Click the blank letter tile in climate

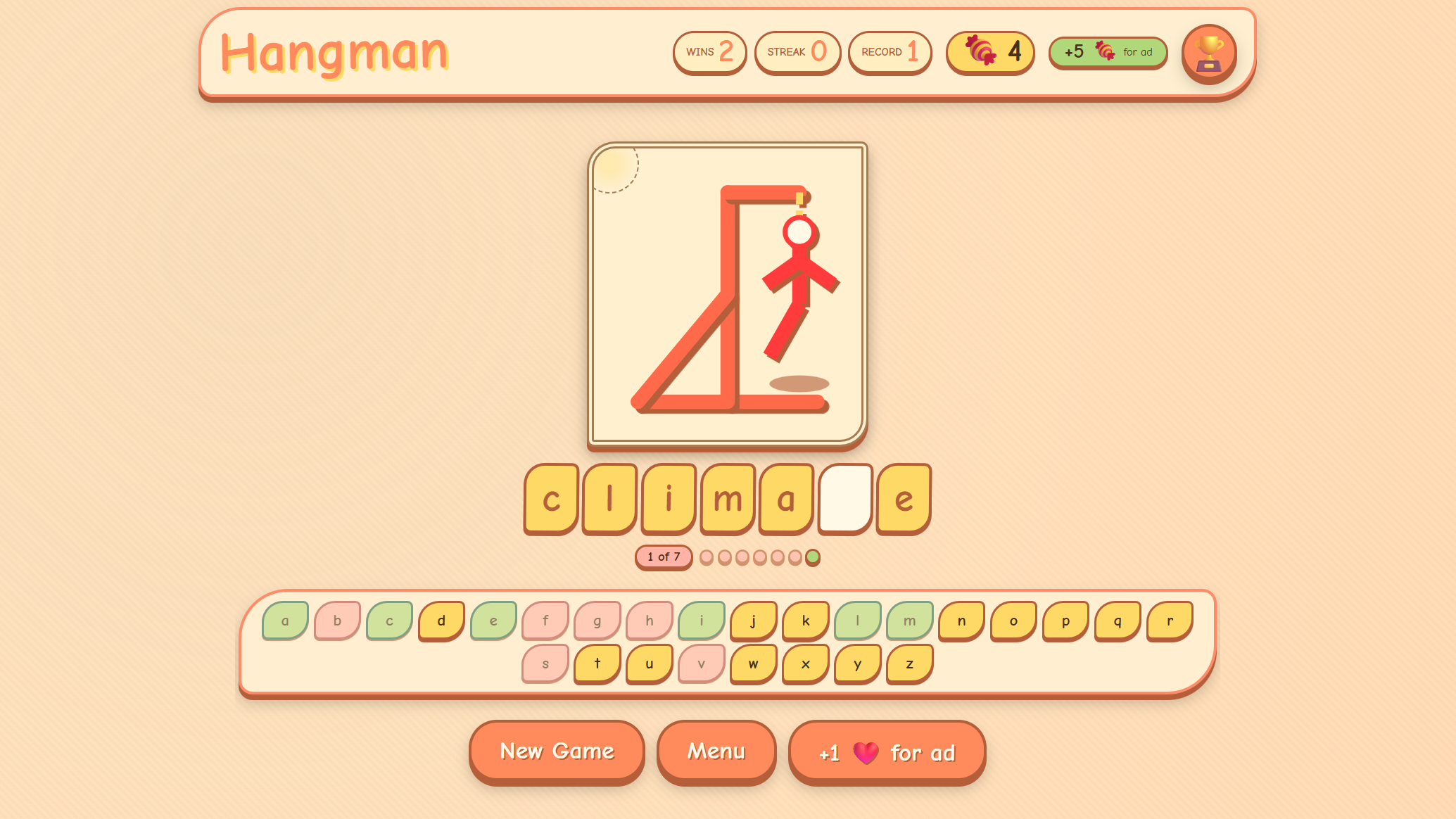point(844,500)
